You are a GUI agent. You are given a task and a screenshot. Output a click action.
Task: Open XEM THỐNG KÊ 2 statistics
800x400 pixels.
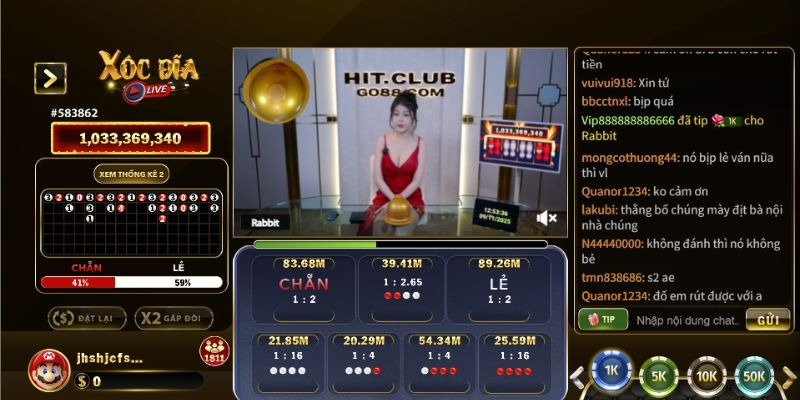pos(131,173)
